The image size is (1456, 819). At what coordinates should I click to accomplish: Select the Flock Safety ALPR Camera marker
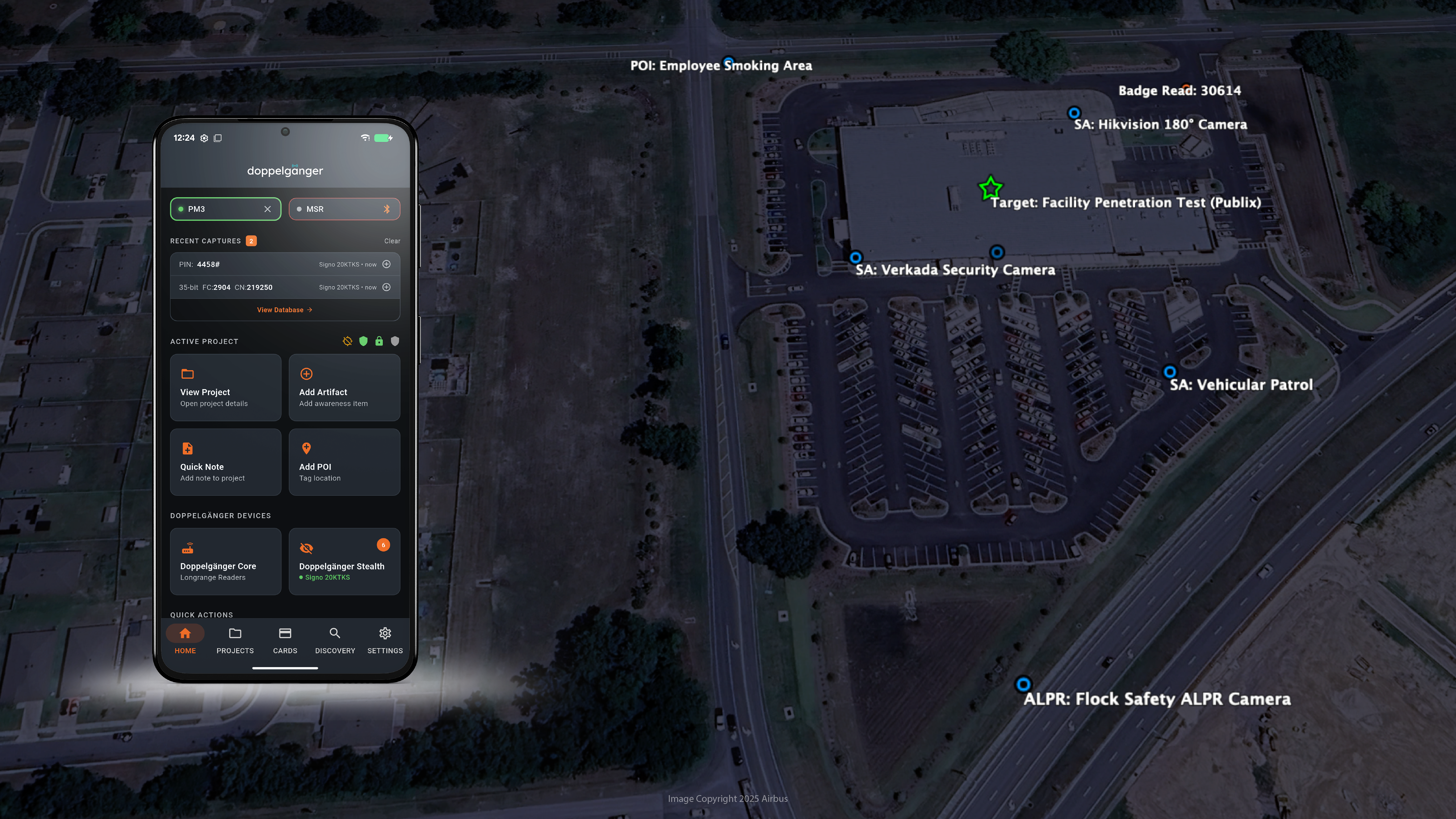click(x=1023, y=685)
